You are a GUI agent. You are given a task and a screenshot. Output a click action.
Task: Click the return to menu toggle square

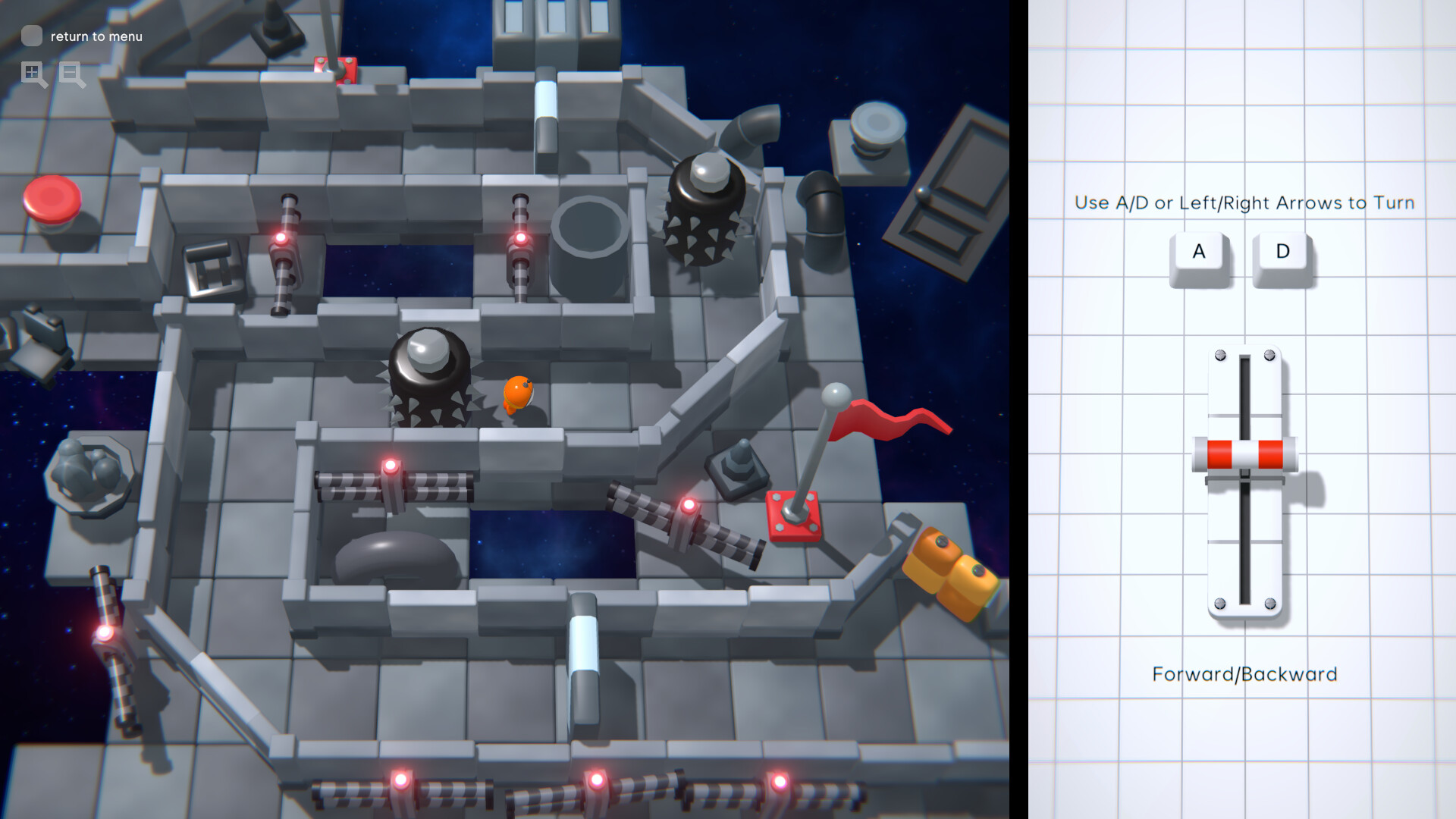(x=31, y=35)
